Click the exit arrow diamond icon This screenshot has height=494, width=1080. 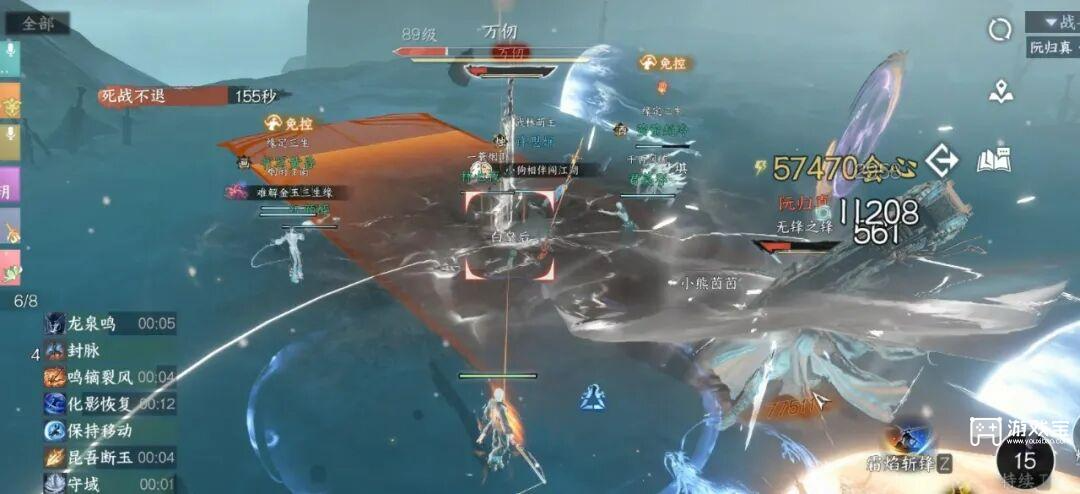tap(941, 161)
